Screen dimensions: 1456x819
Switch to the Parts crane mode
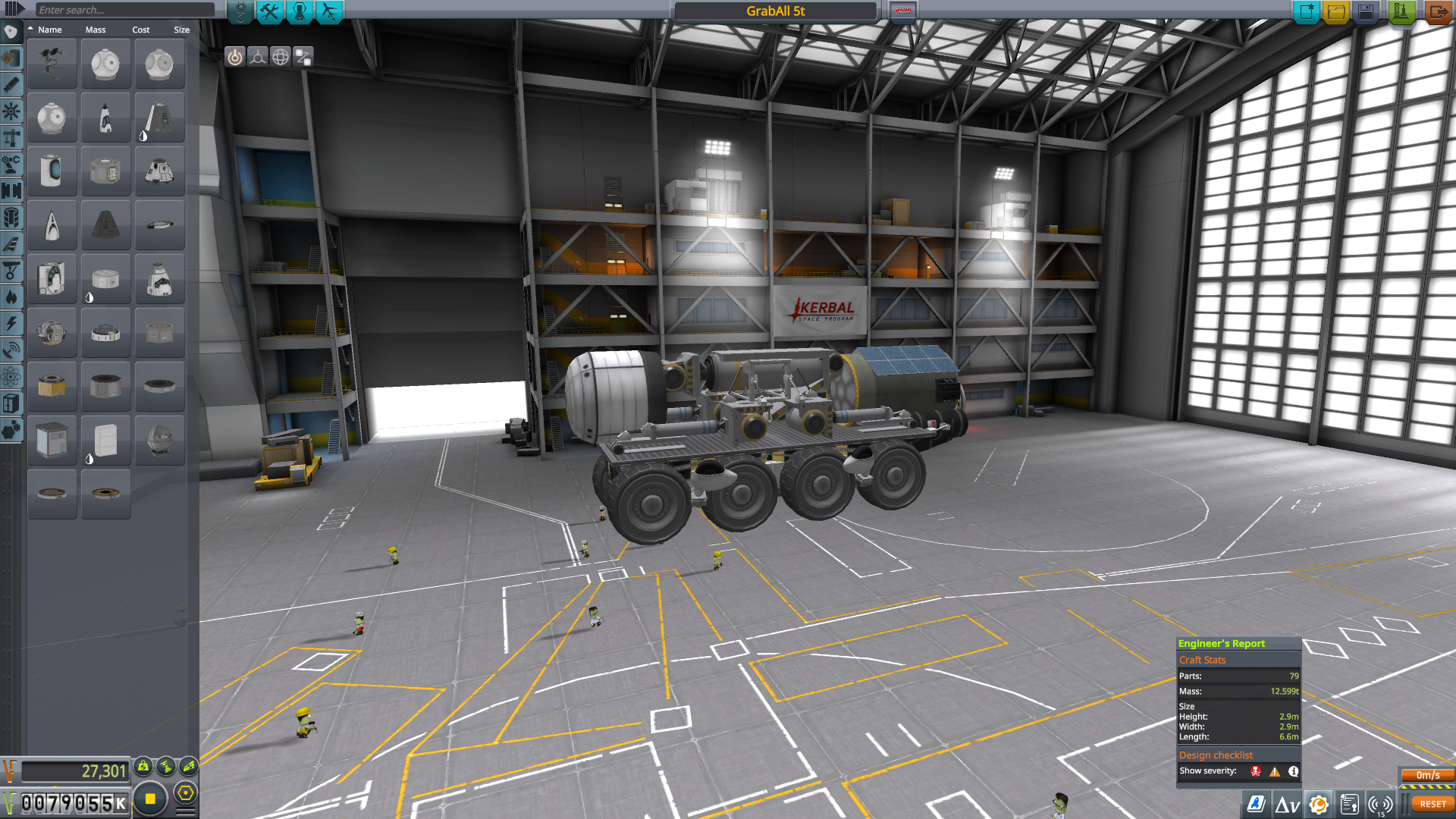[240, 11]
